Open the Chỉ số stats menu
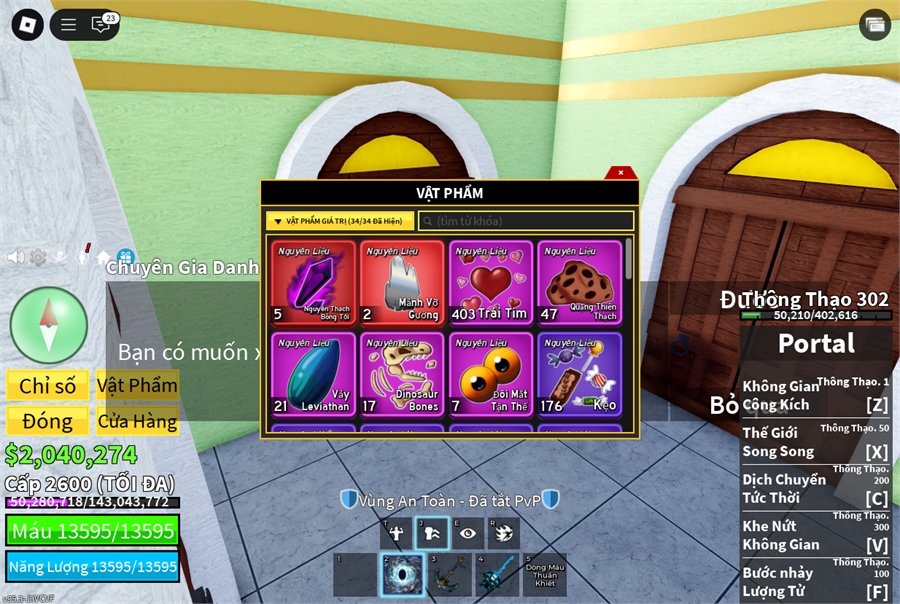900x604 pixels. point(48,386)
